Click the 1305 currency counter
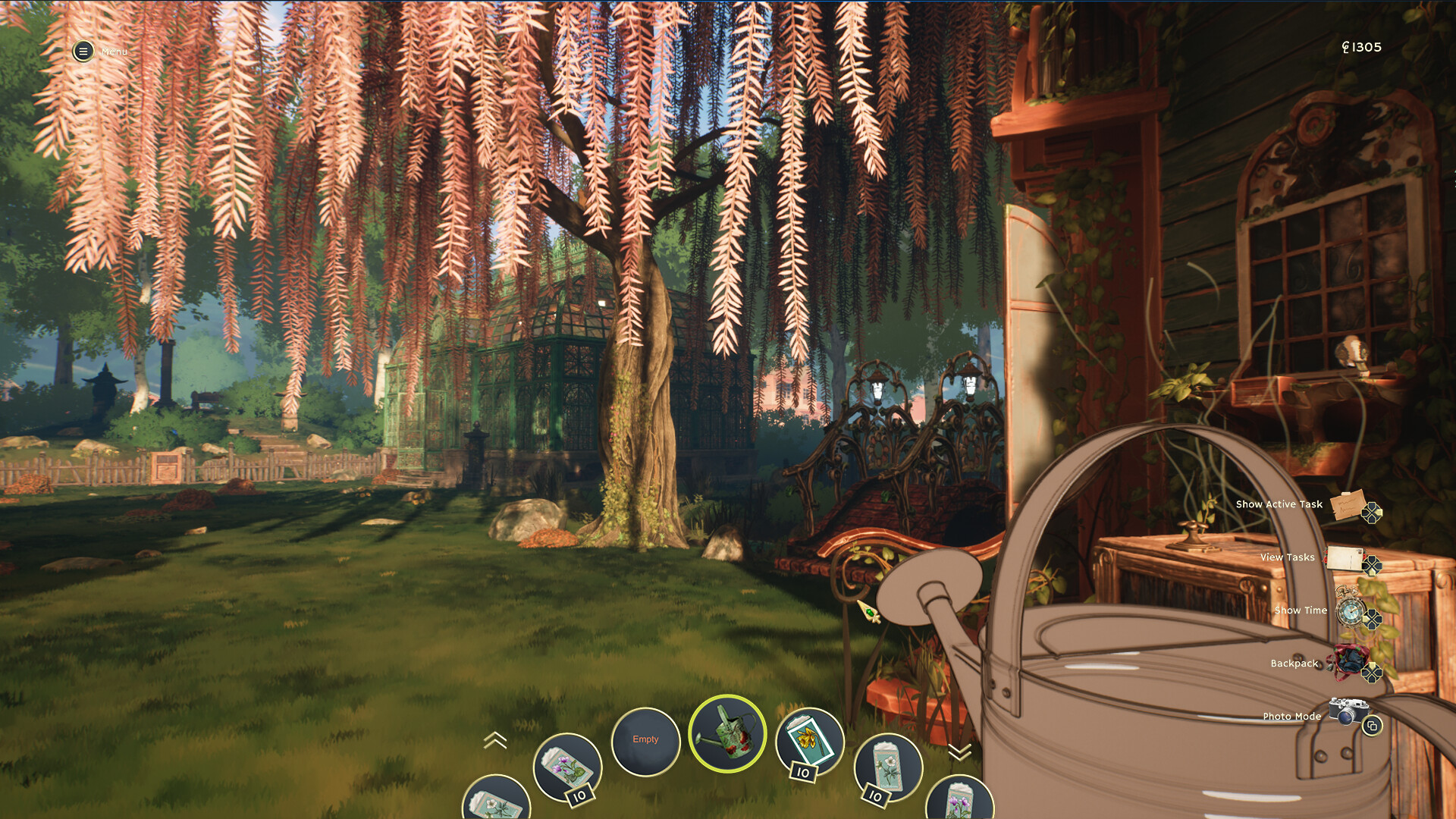 [x=1362, y=47]
